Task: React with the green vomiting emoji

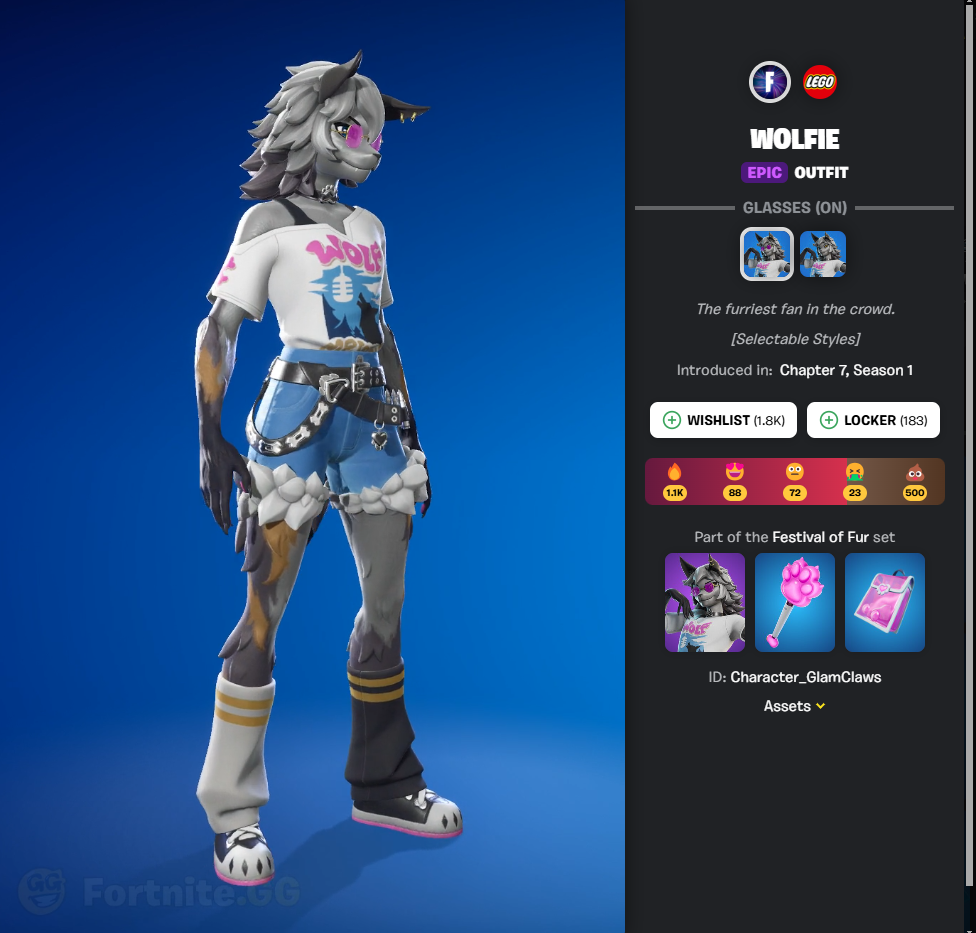Action: click(854, 479)
